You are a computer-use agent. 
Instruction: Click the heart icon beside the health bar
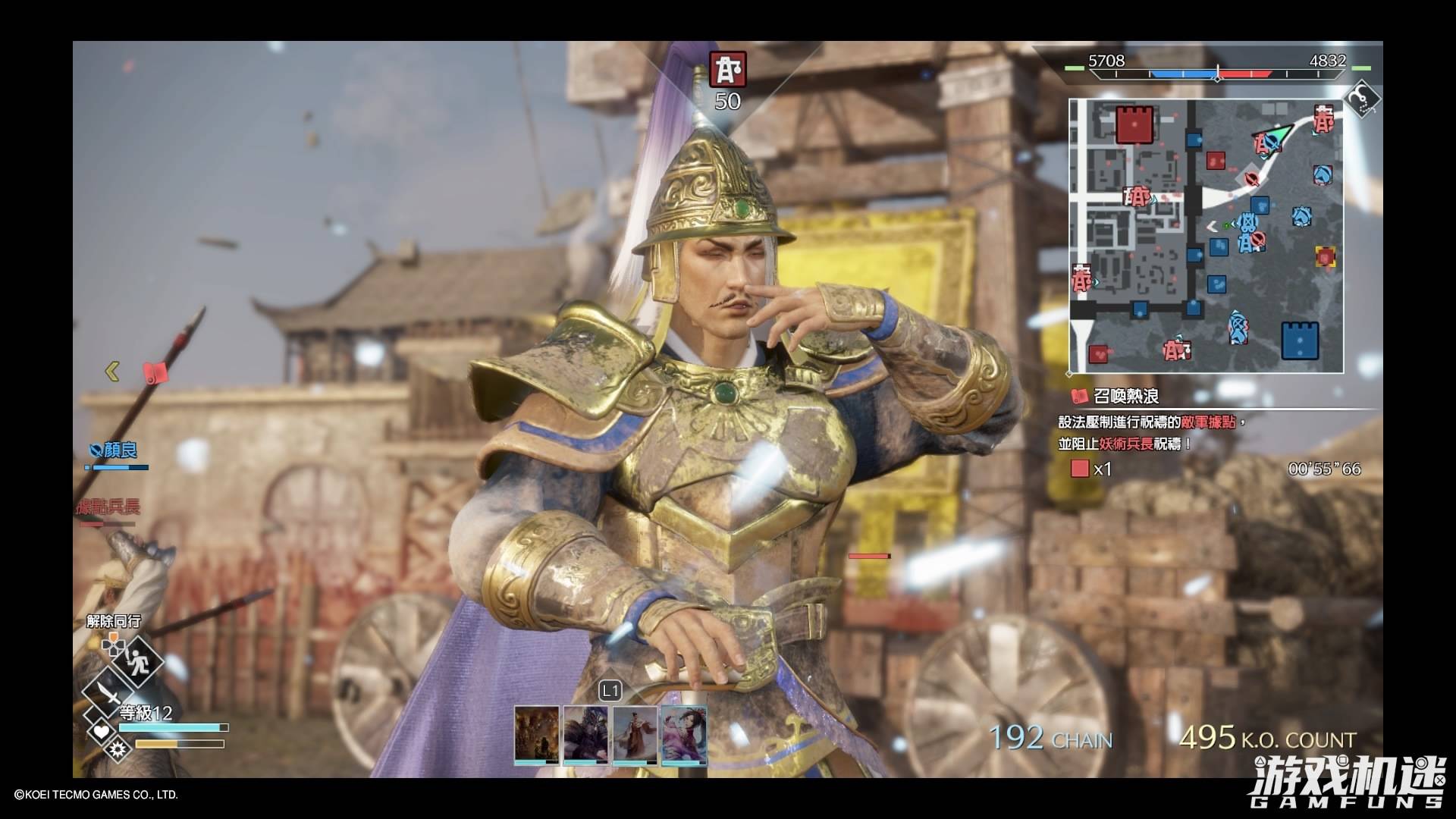(x=100, y=732)
